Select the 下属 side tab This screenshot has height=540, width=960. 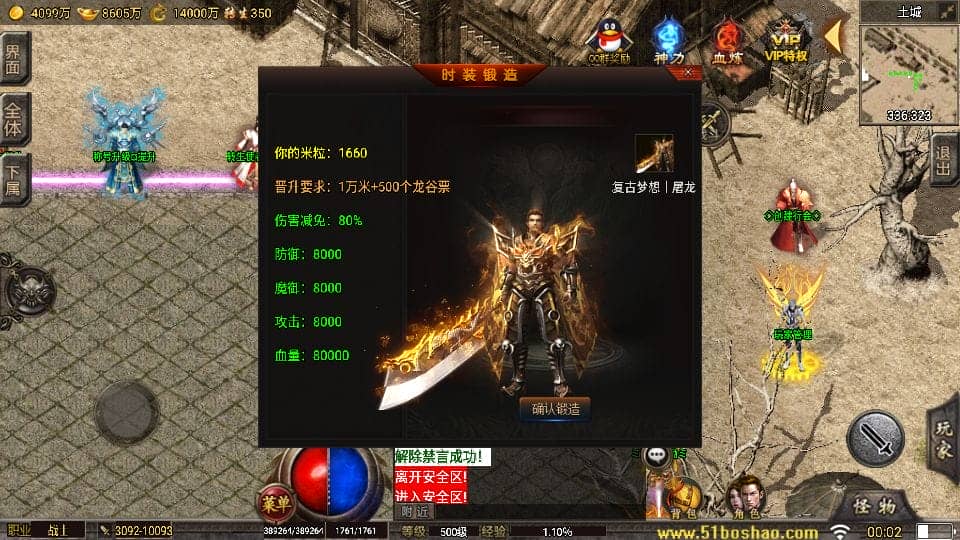click(x=14, y=178)
